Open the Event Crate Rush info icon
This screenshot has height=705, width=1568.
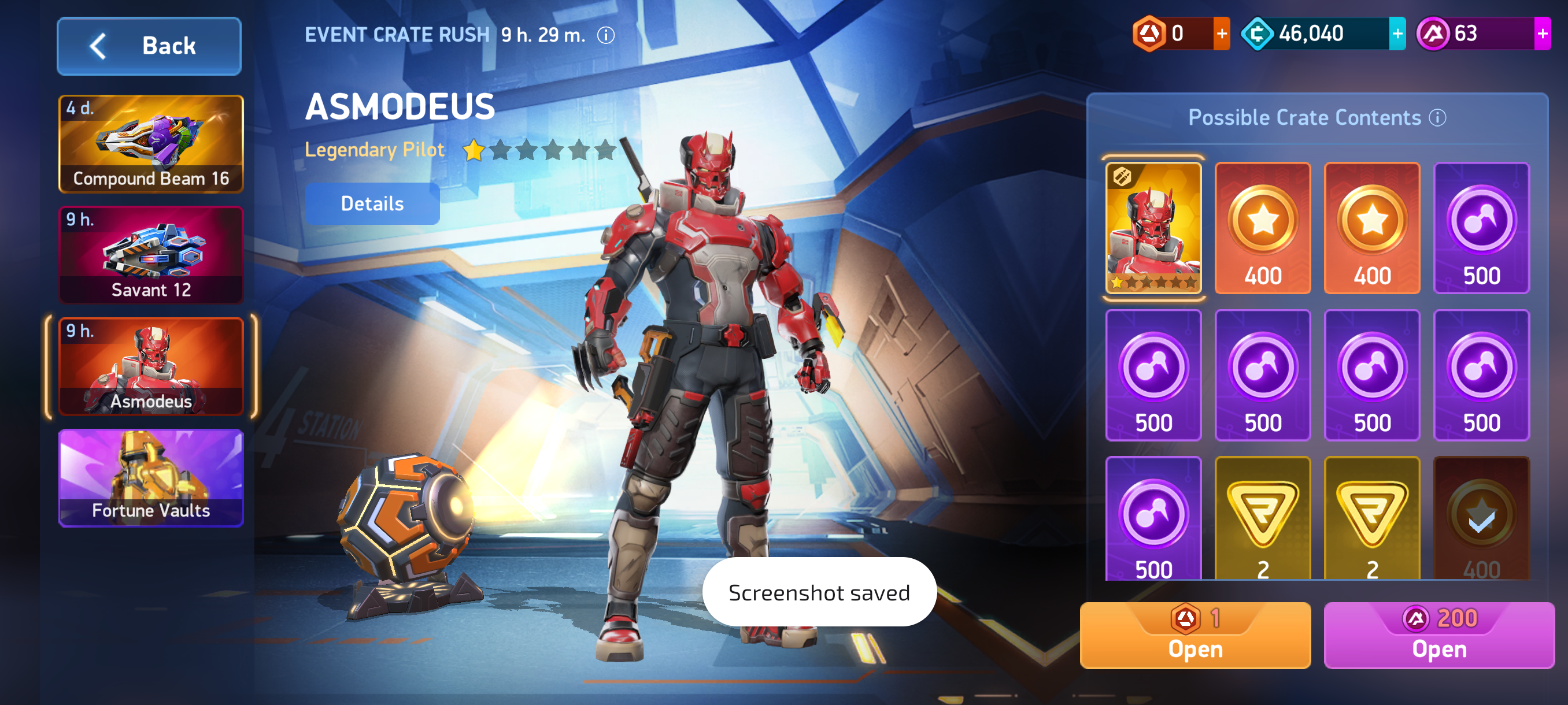tap(606, 35)
